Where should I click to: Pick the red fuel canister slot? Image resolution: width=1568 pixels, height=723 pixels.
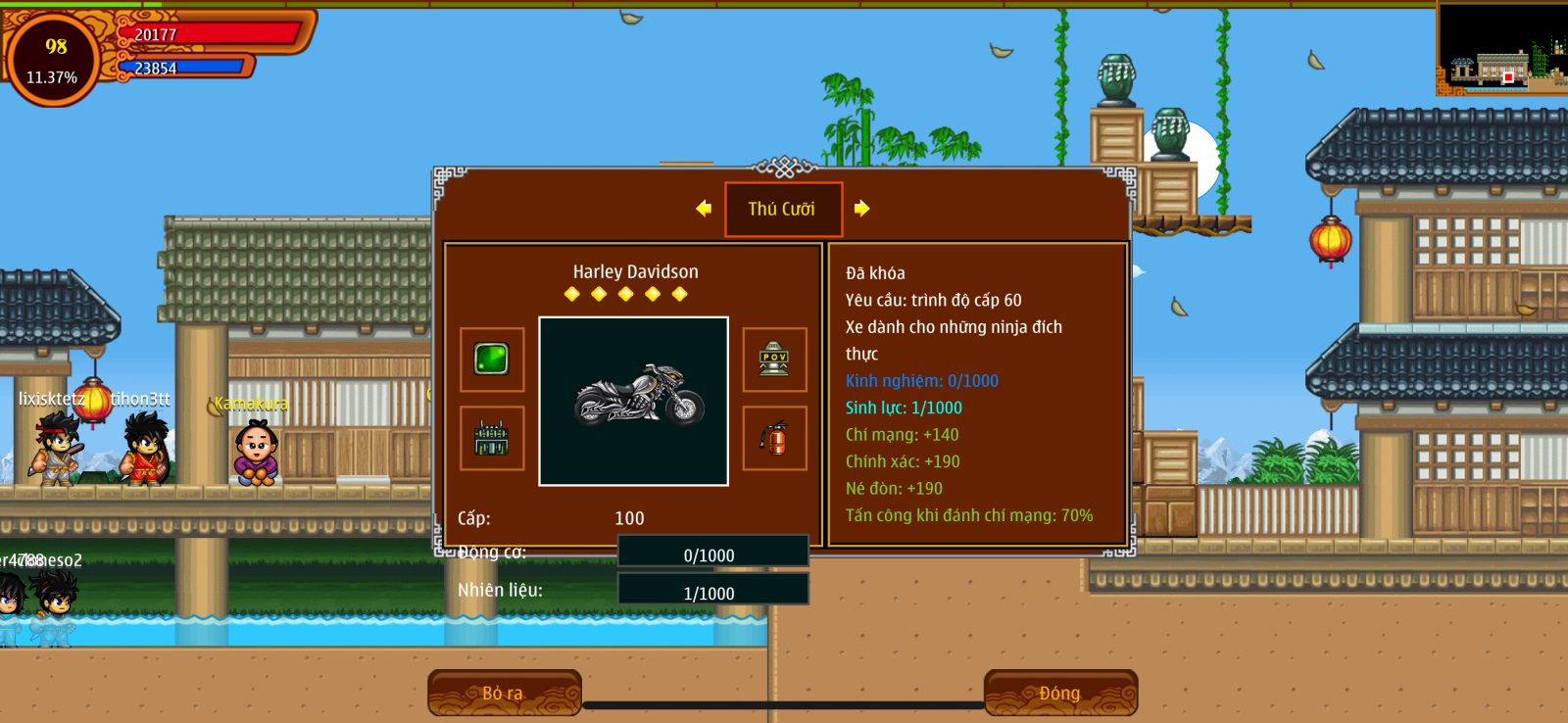click(x=774, y=438)
